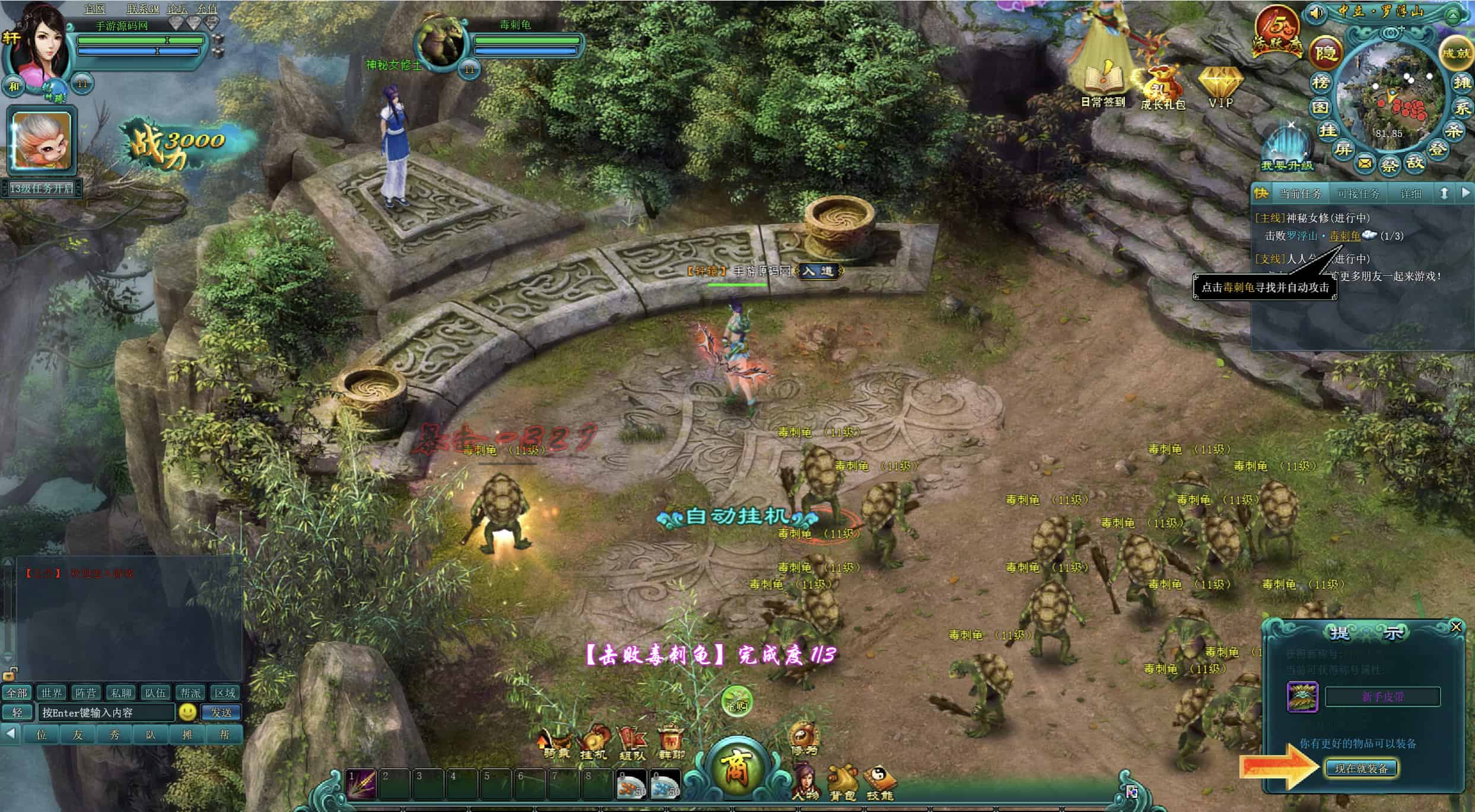This screenshot has height=812, width=1475.
Task: Open the 成长礼包 growth gift bag
Action: tap(1163, 86)
